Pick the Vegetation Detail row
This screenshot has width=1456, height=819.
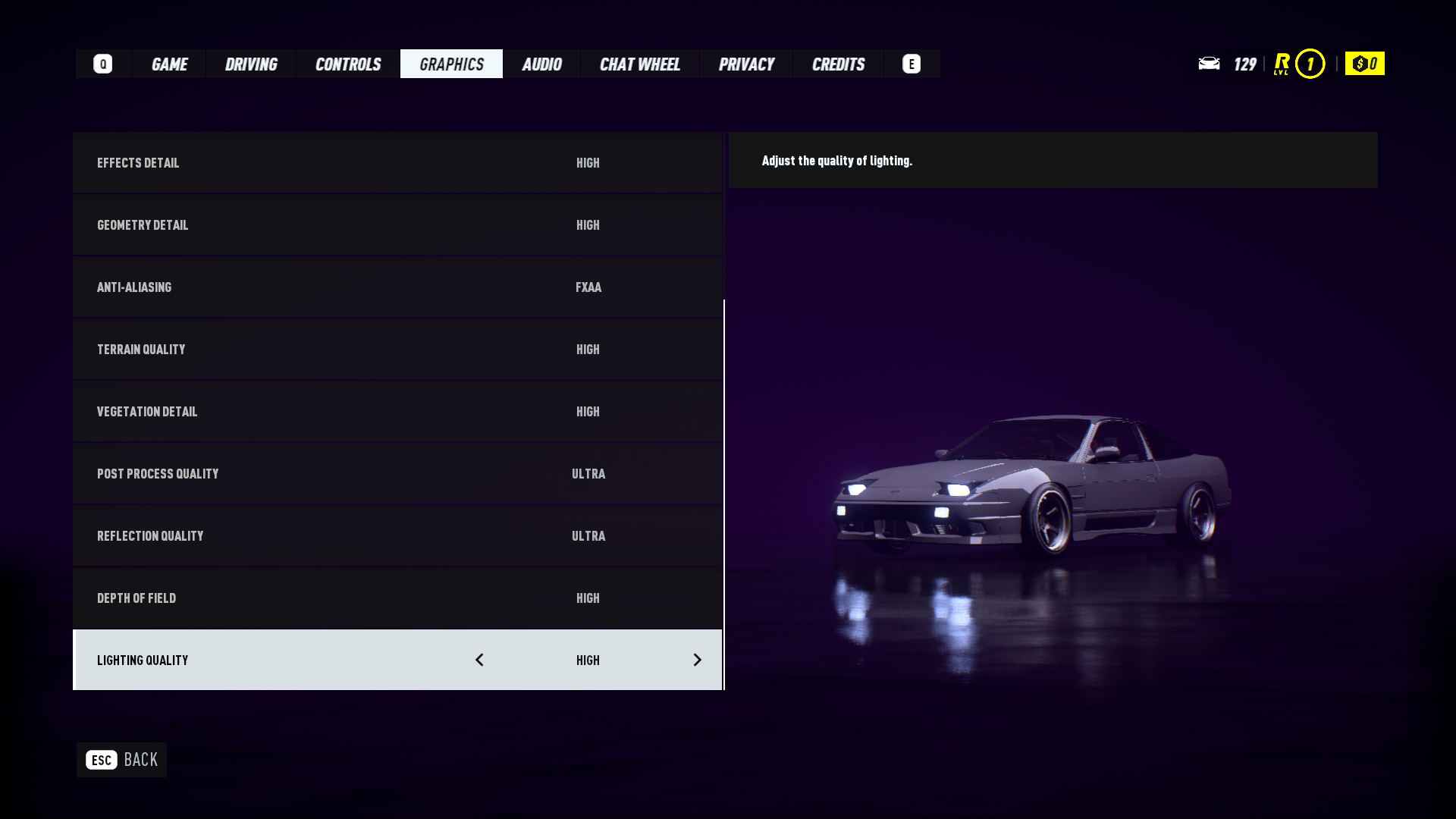coord(397,412)
